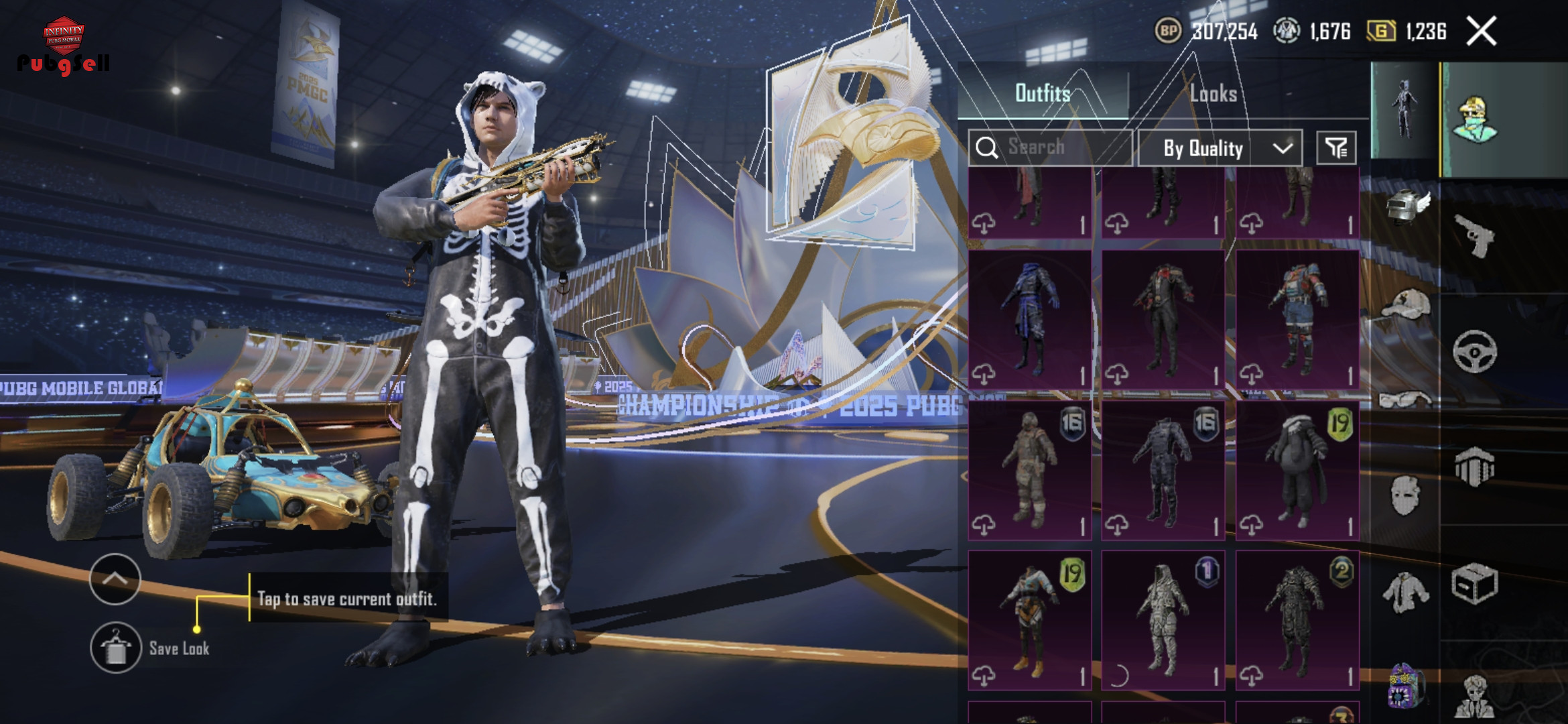This screenshot has width=1568, height=724.
Task: Open the crate box category
Action: 1474,585
